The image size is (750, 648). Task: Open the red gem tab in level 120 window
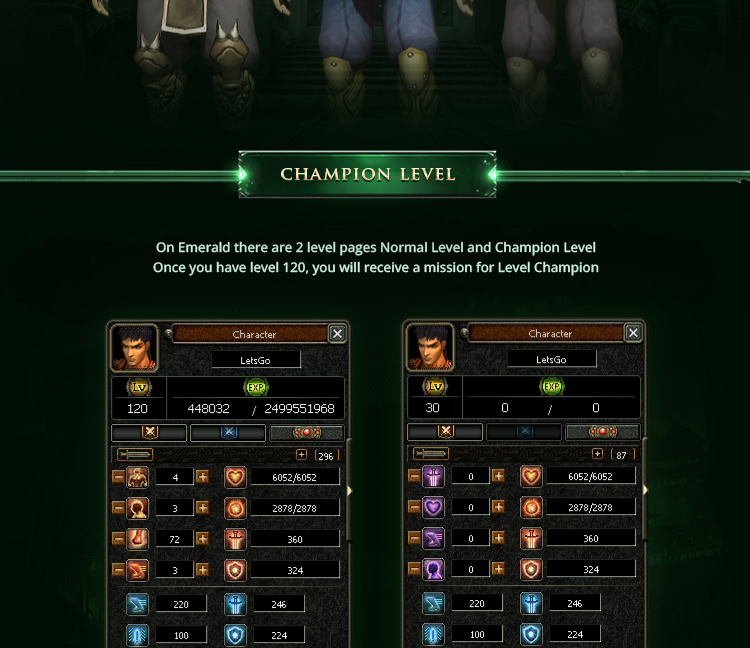click(306, 433)
